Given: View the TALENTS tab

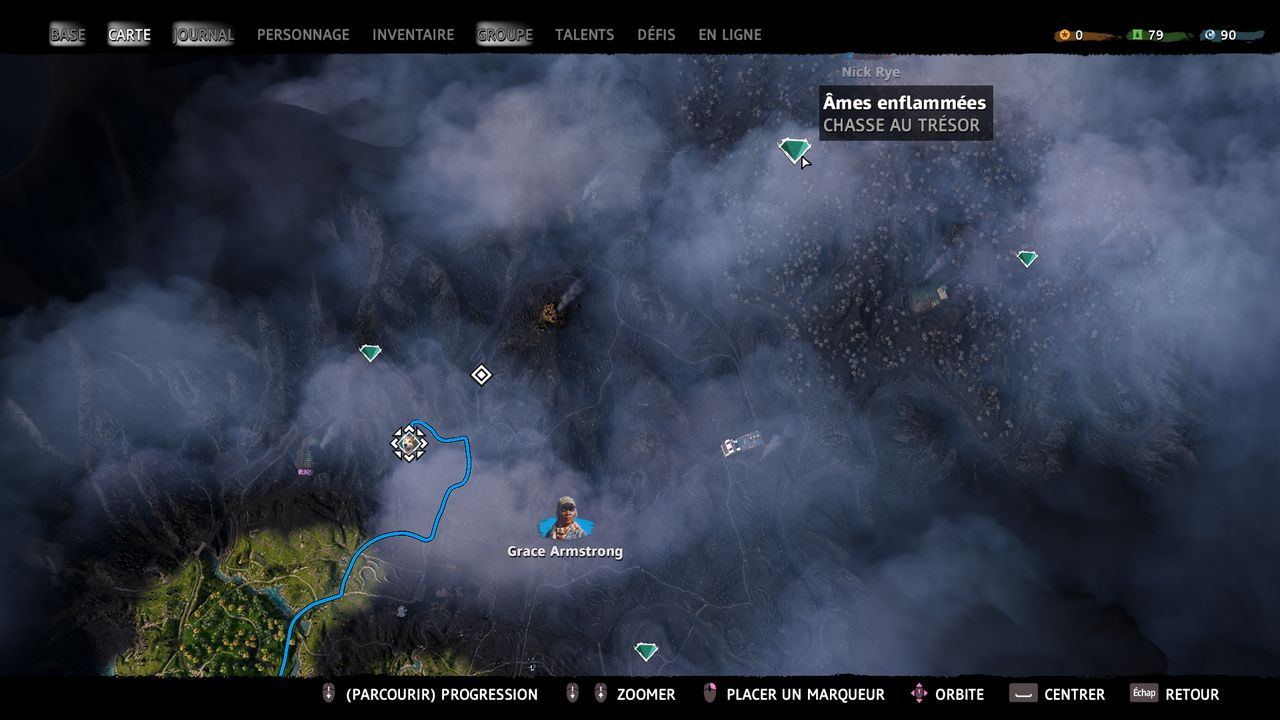Looking at the screenshot, I should (x=584, y=35).
